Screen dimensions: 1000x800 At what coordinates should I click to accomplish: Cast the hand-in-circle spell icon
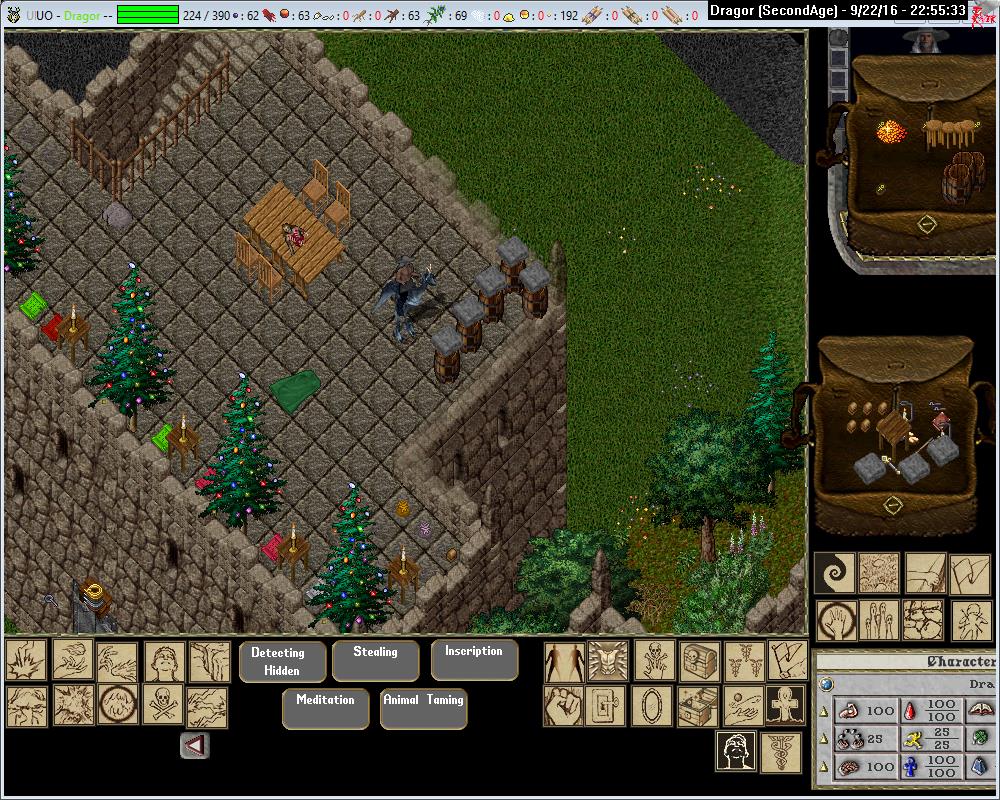coord(835,620)
